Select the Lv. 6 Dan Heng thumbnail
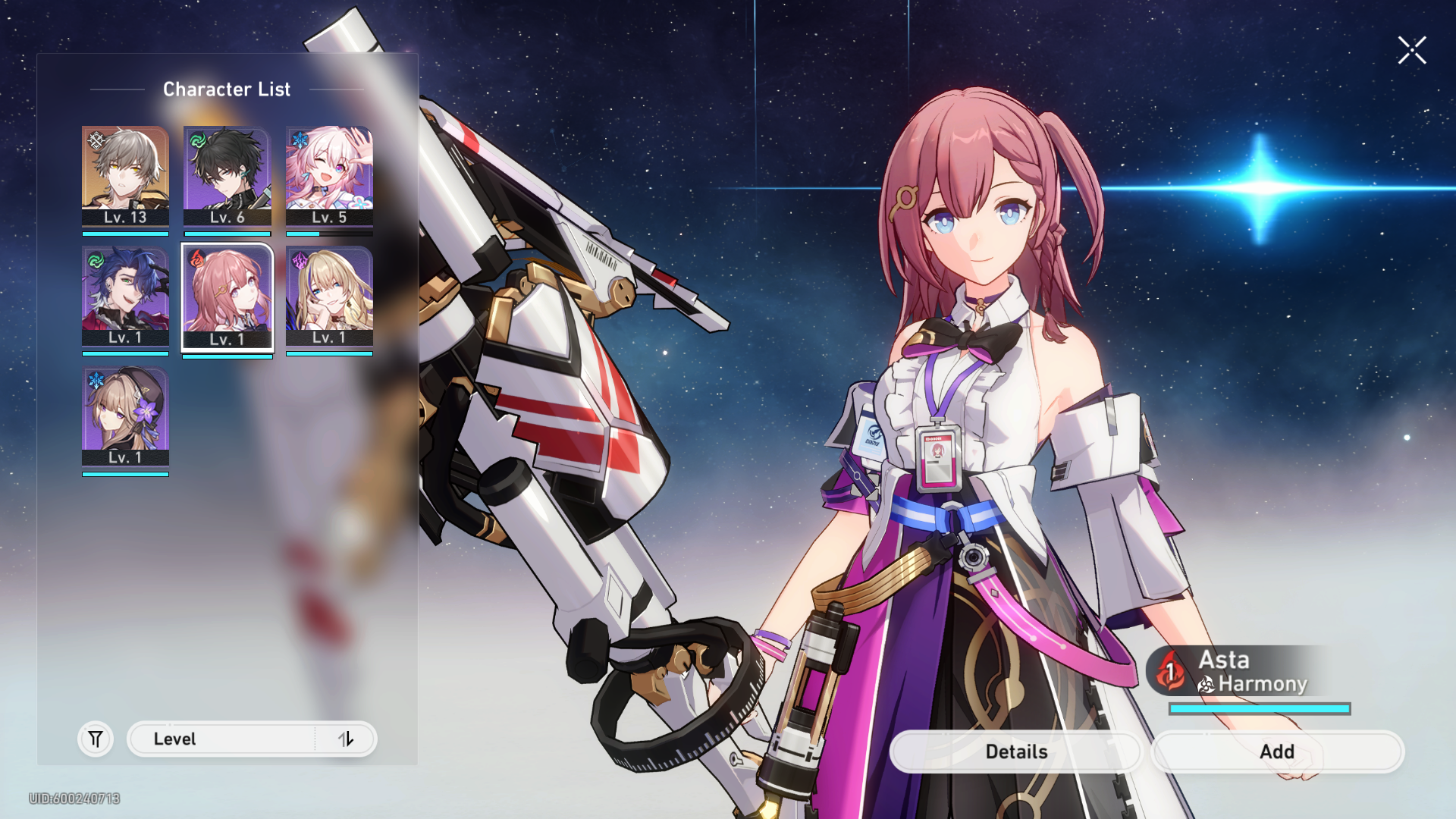Viewport: 1456px width, 819px height. coord(227,174)
